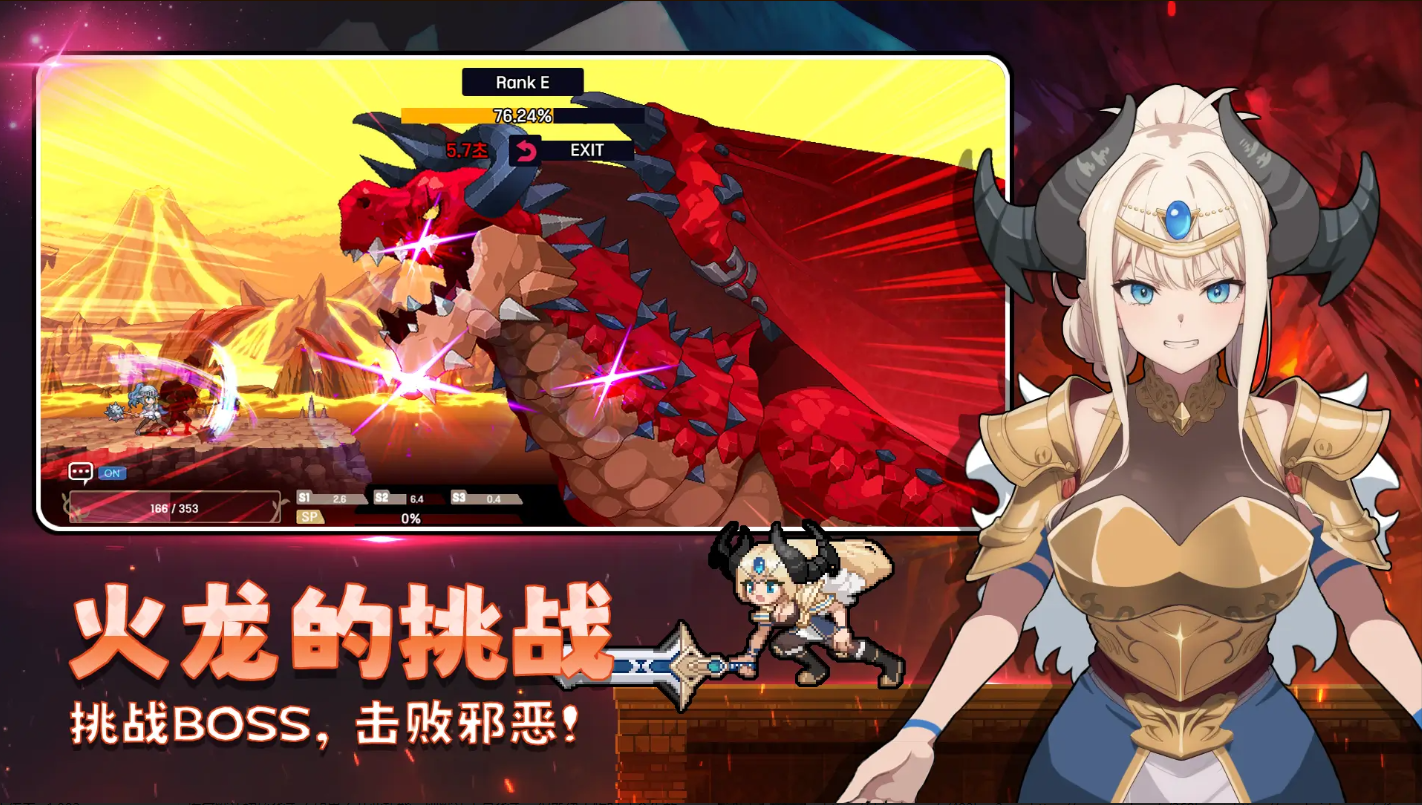This screenshot has width=1422, height=805.
Task: Select the S1 skill icon
Action: pyautogui.click(x=305, y=496)
